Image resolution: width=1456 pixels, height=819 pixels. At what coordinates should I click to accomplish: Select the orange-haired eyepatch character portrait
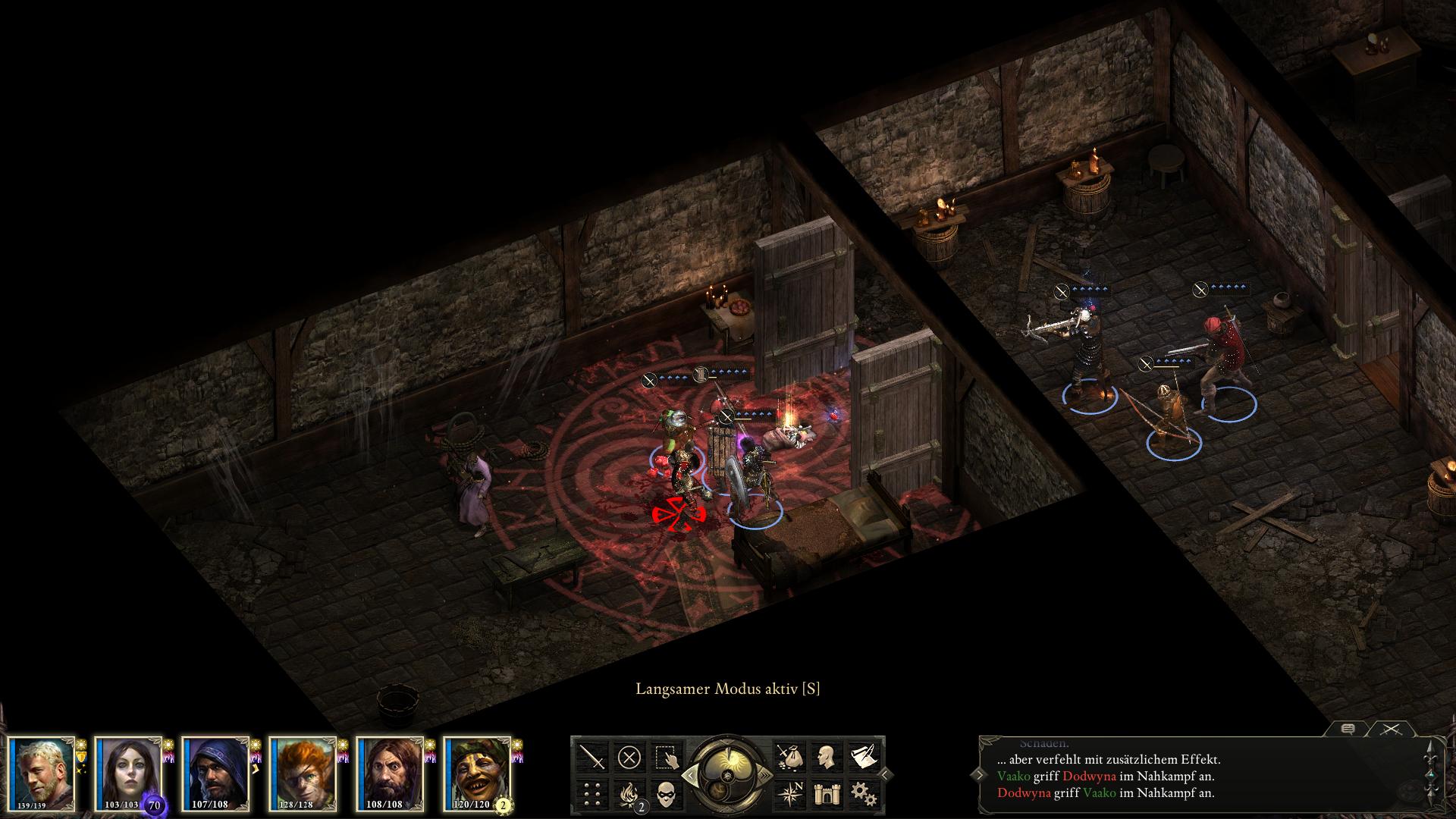[x=304, y=773]
